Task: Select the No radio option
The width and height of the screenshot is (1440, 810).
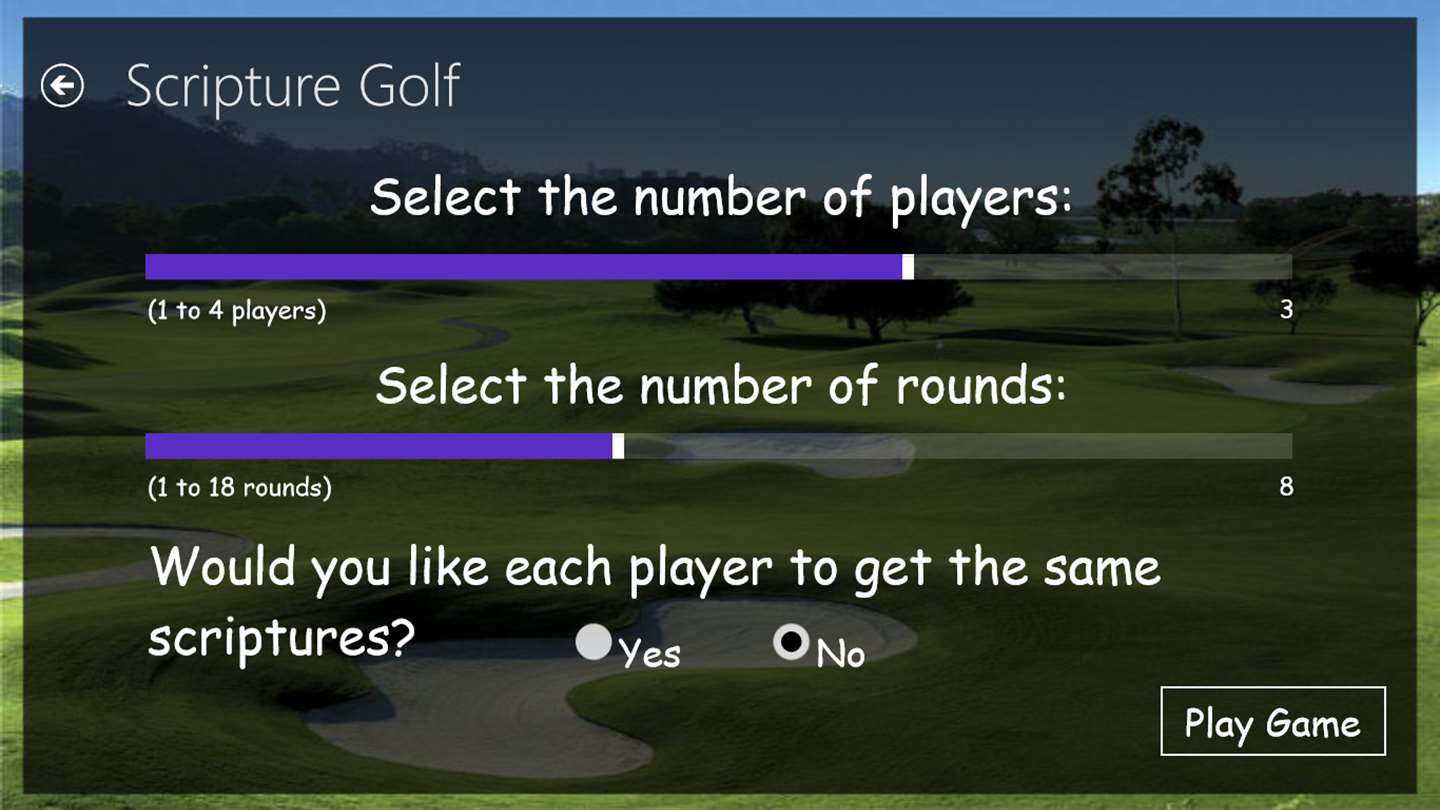Action: pyautogui.click(x=791, y=643)
